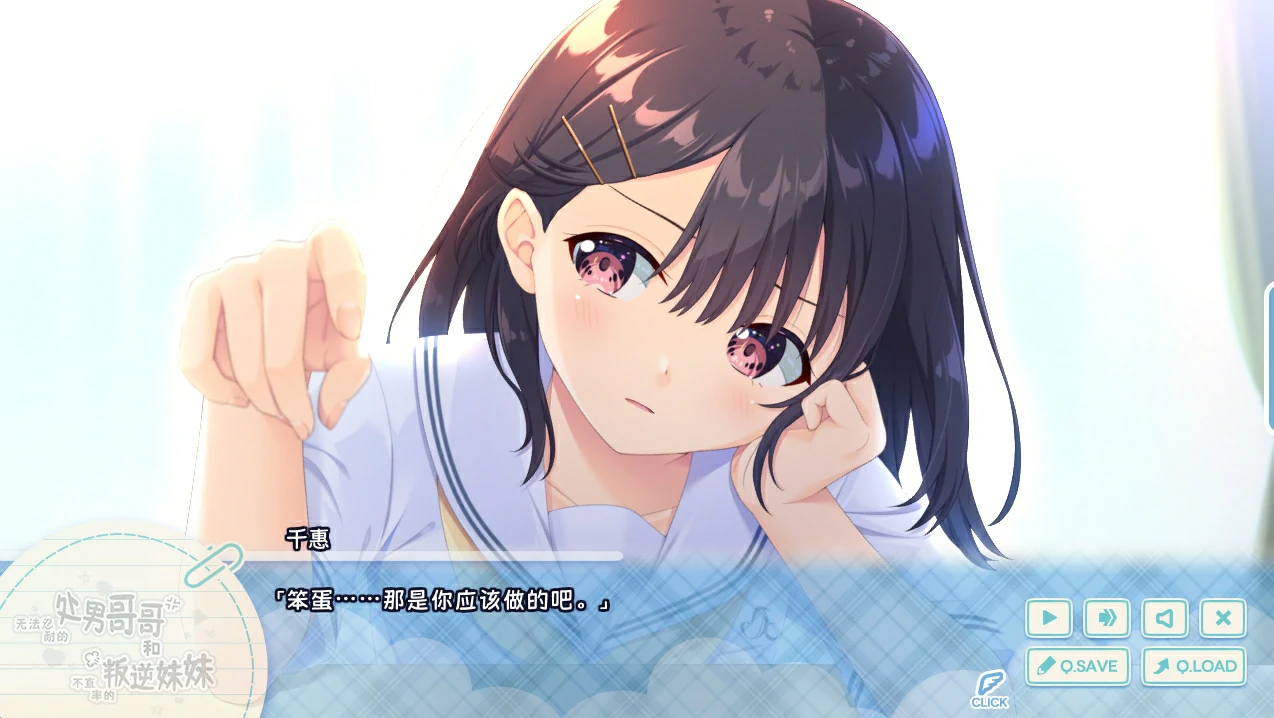This screenshot has width=1274, height=718.
Task: Activate the skip-forward arrows button
Action: point(1107,618)
